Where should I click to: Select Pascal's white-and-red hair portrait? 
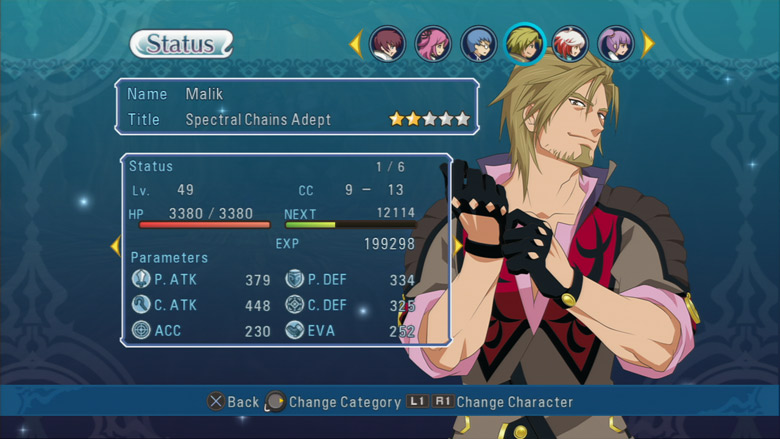pos(571,44)
